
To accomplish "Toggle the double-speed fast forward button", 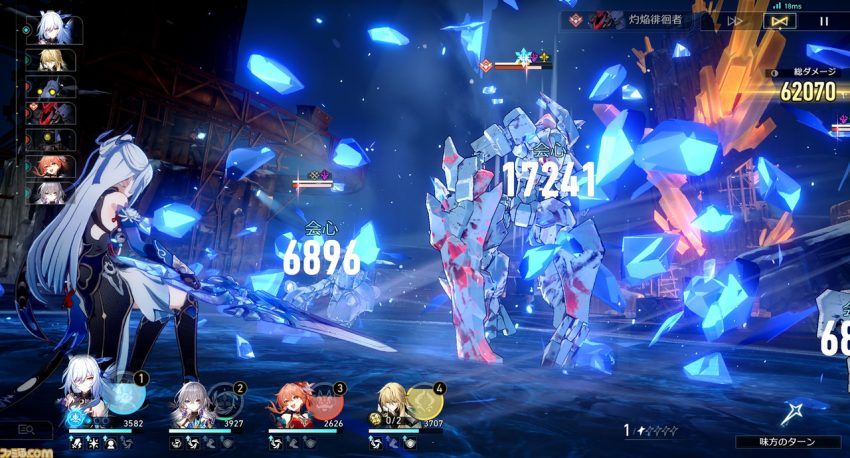I will tap(735, 20).
